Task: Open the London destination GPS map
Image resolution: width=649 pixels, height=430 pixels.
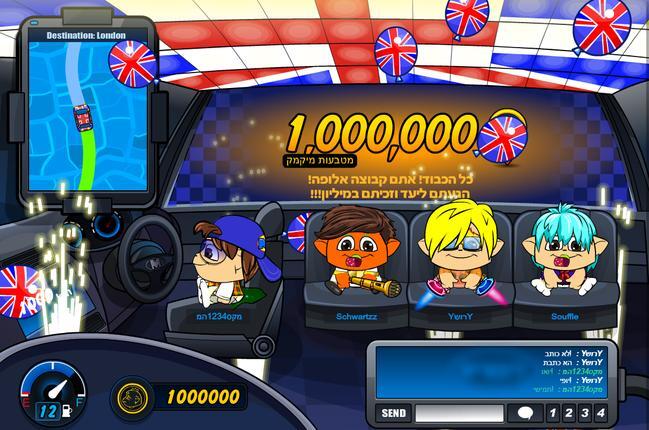Action: (87, 110)
